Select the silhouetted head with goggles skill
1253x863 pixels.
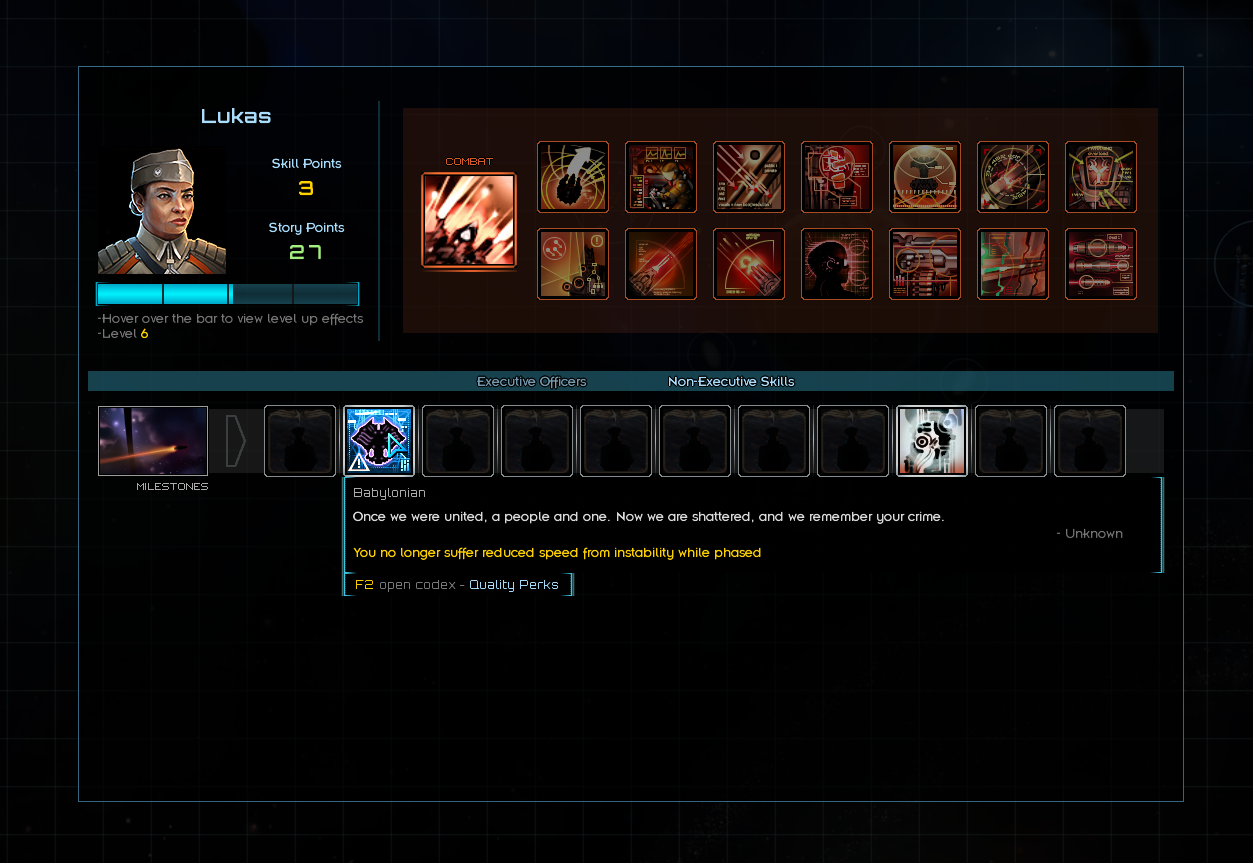pos(837,264)
